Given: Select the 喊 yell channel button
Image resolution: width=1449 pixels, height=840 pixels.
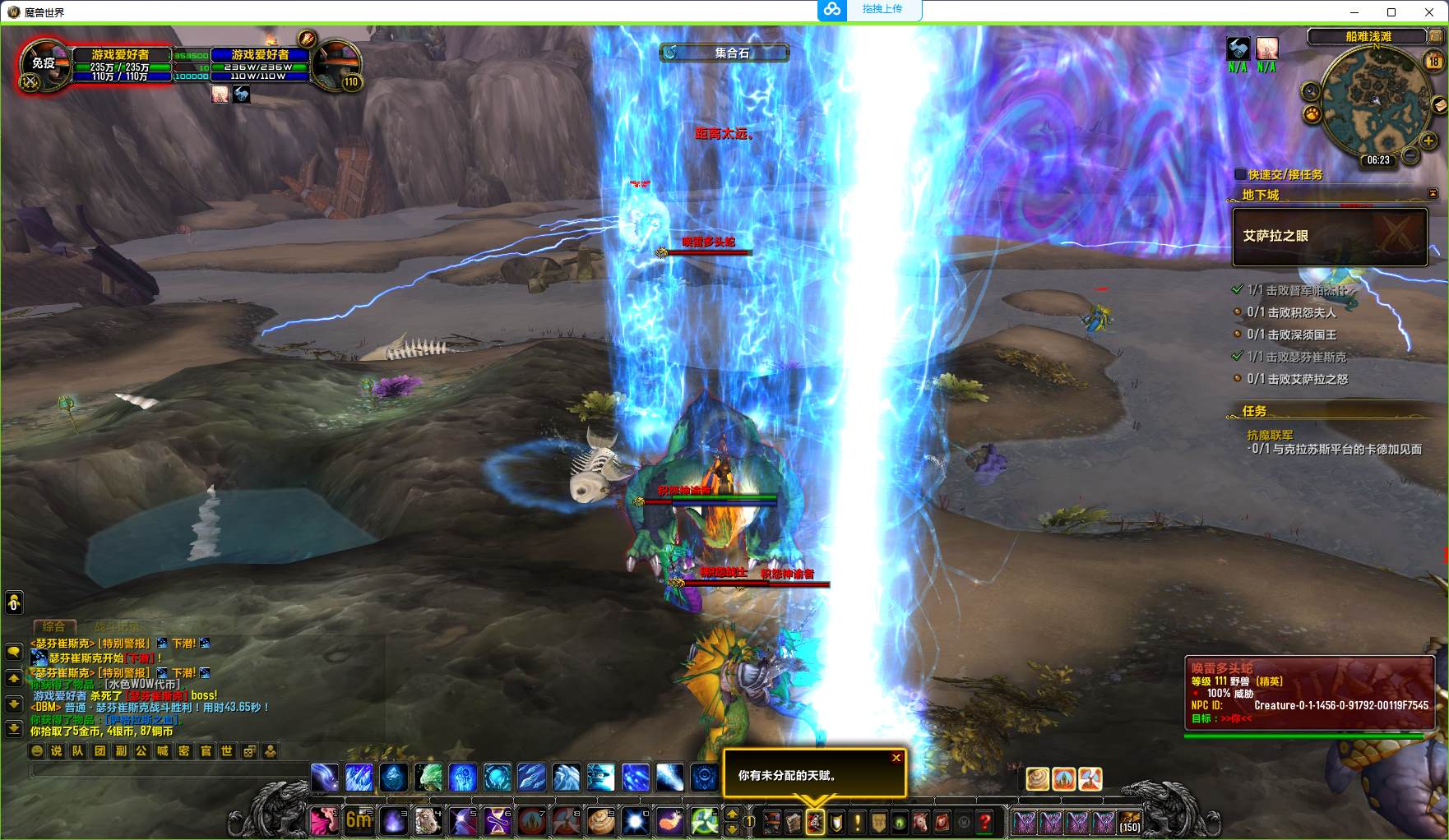Looking at the screenshot, I should [163, 750].
